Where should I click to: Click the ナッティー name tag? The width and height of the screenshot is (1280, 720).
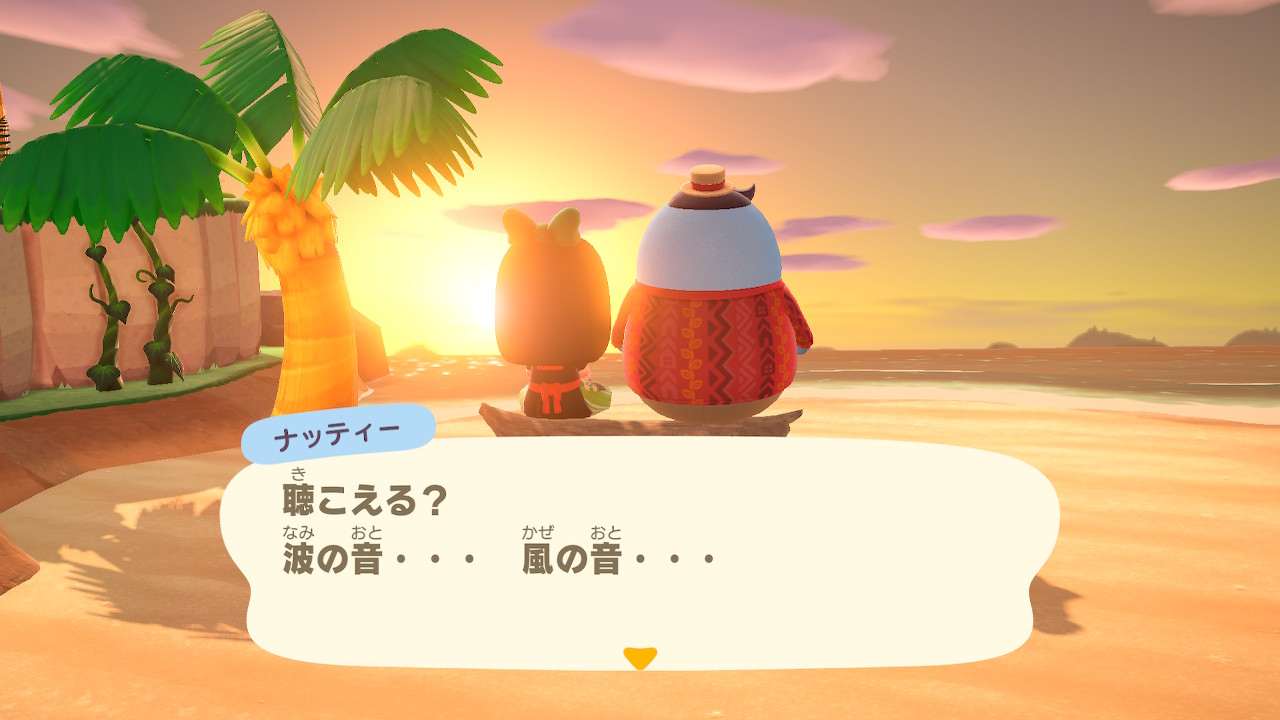click(x=340, y=430)
